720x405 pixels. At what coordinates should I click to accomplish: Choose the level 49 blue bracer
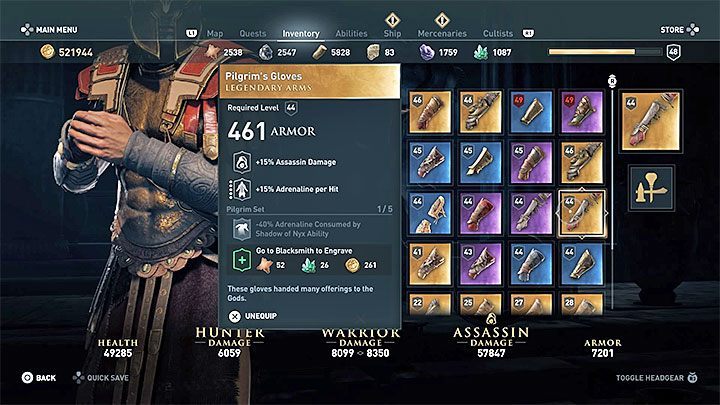coord(531,112)
